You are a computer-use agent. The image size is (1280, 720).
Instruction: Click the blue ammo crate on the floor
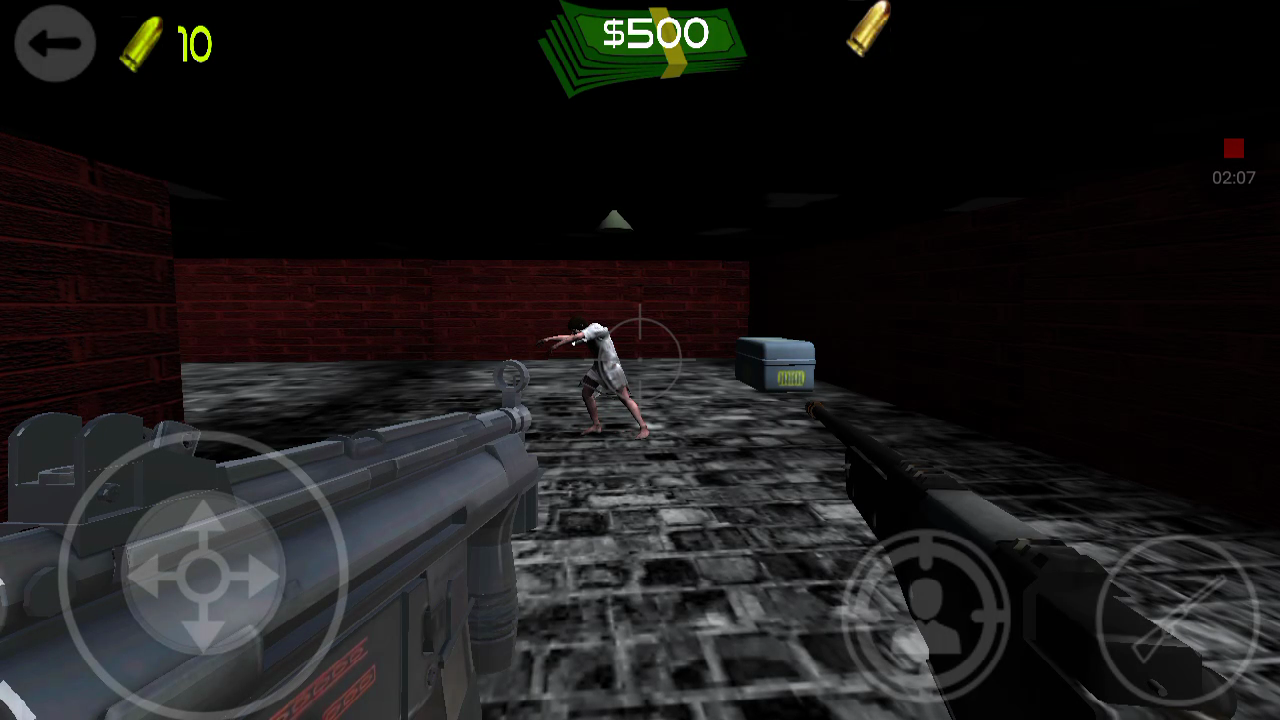click(778, 363)
